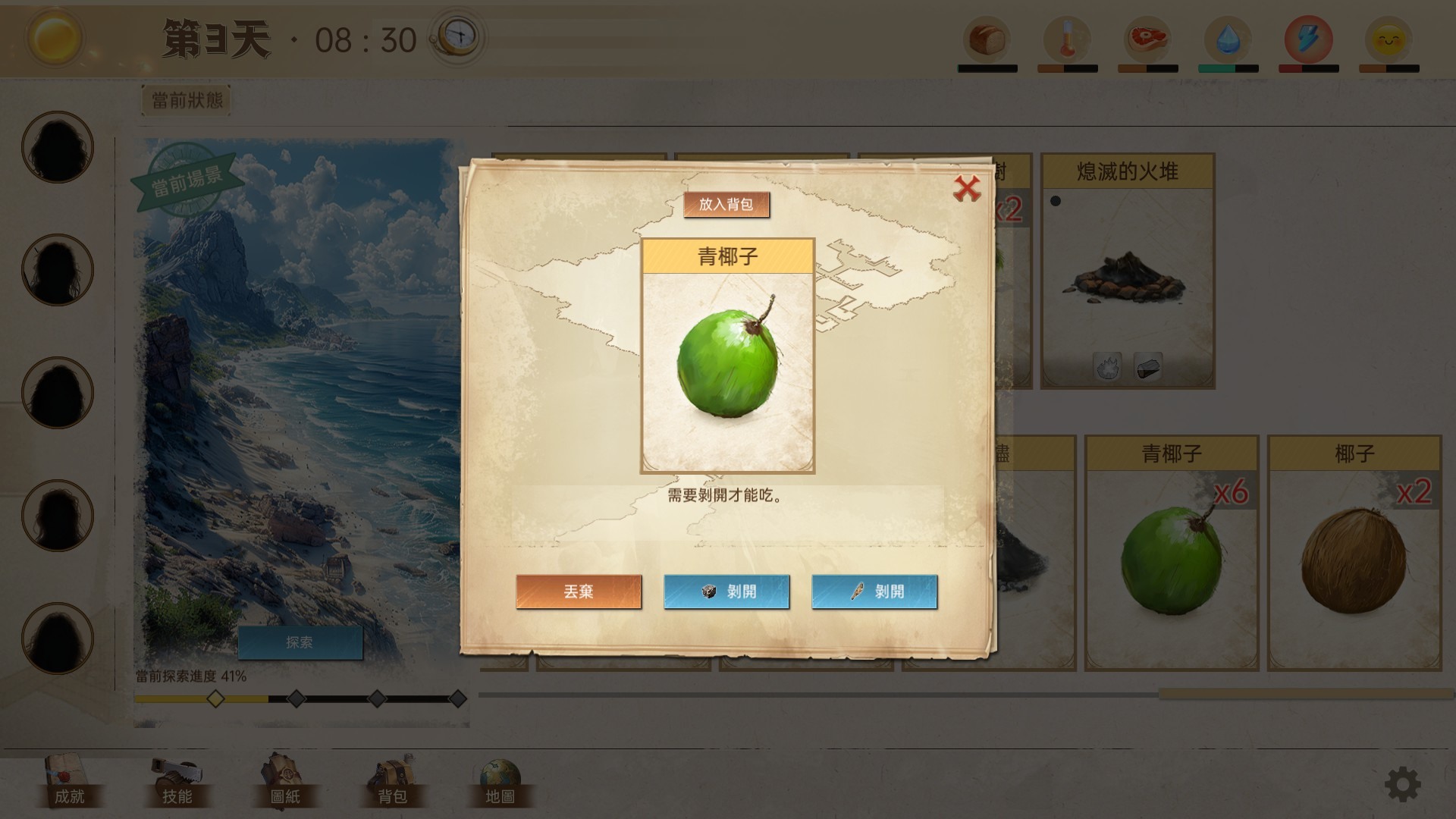Click the meat protein status icon
Image resolution: width=1456 pixels, height=819 pixels.
pyautogui.click(x=1147, y=38)
